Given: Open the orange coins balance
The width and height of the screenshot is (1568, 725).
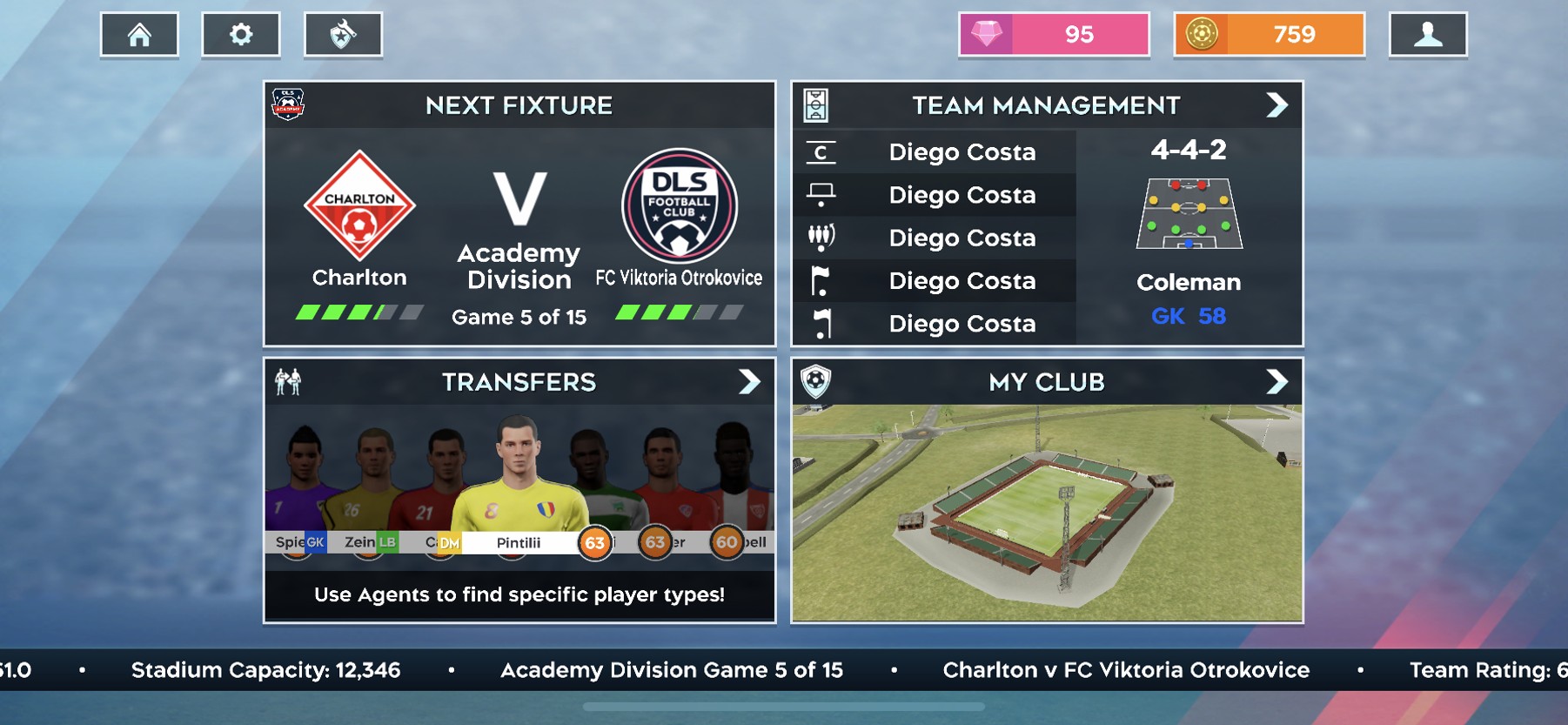Looking at the screenshot, I should (x=1269, y=35).
